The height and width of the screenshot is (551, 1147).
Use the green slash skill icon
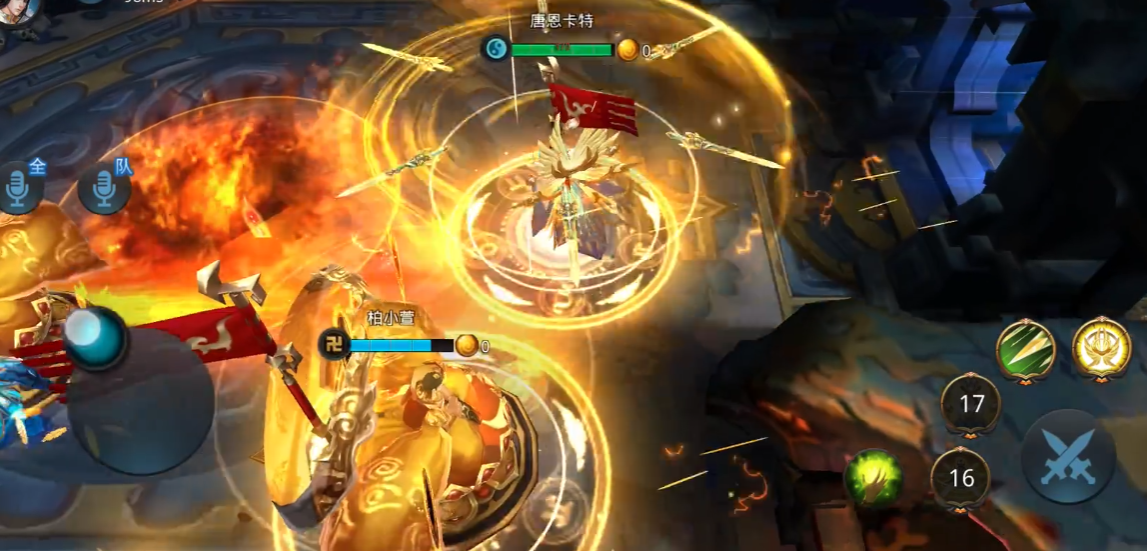pos(1026,350)
